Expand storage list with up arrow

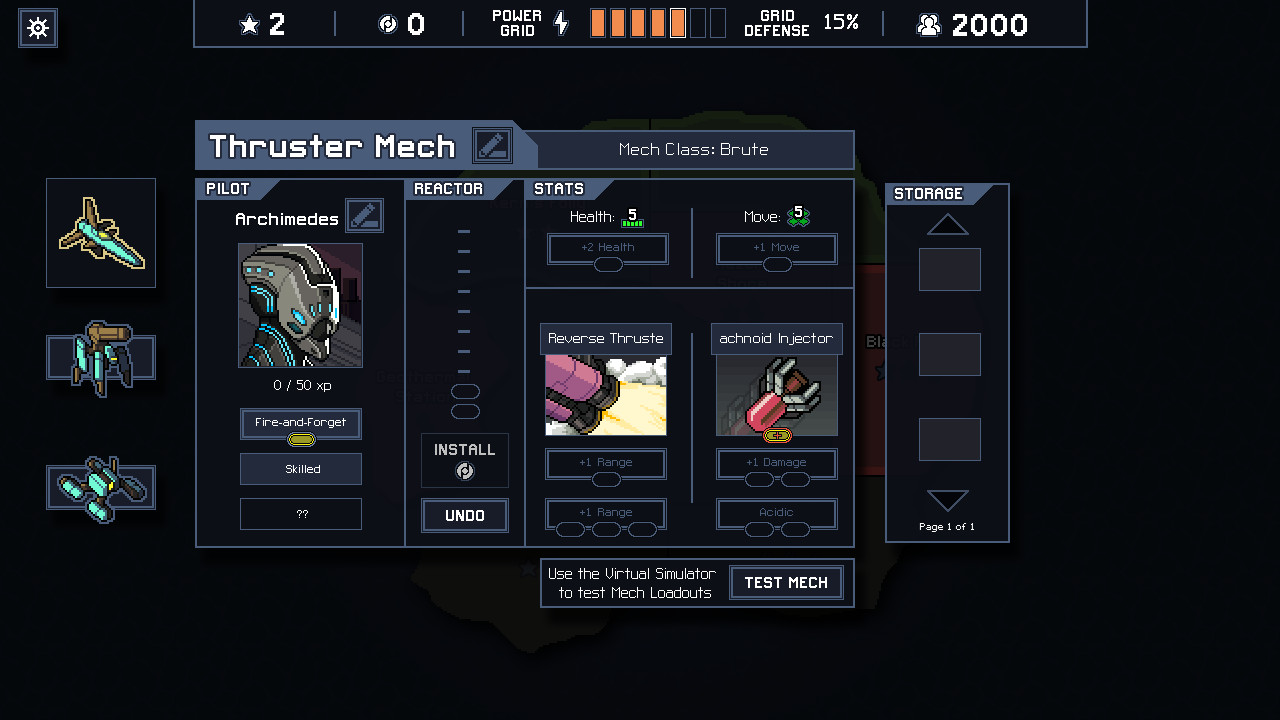(x=947, y=224)
